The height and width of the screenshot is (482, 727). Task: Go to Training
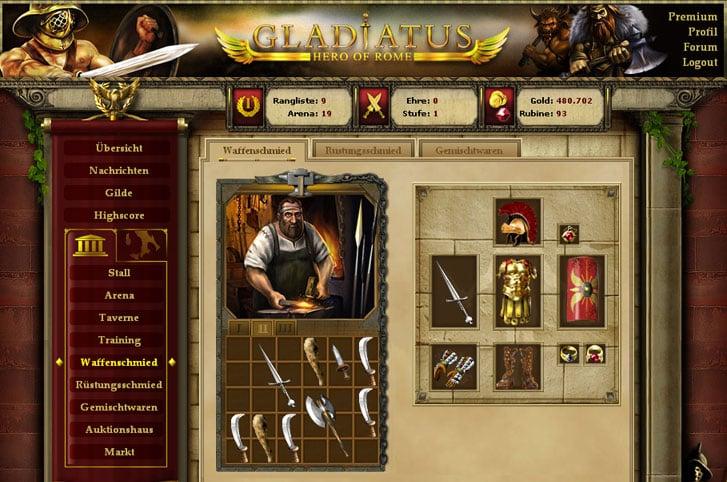click(x=119, y=340)
